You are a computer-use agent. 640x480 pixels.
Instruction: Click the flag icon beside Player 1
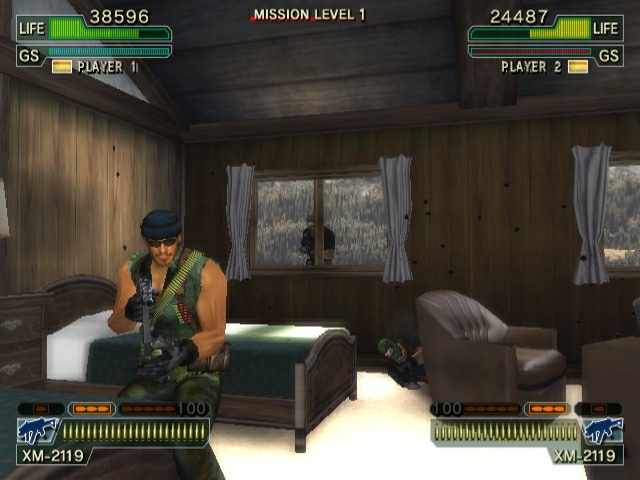(62, 67)
